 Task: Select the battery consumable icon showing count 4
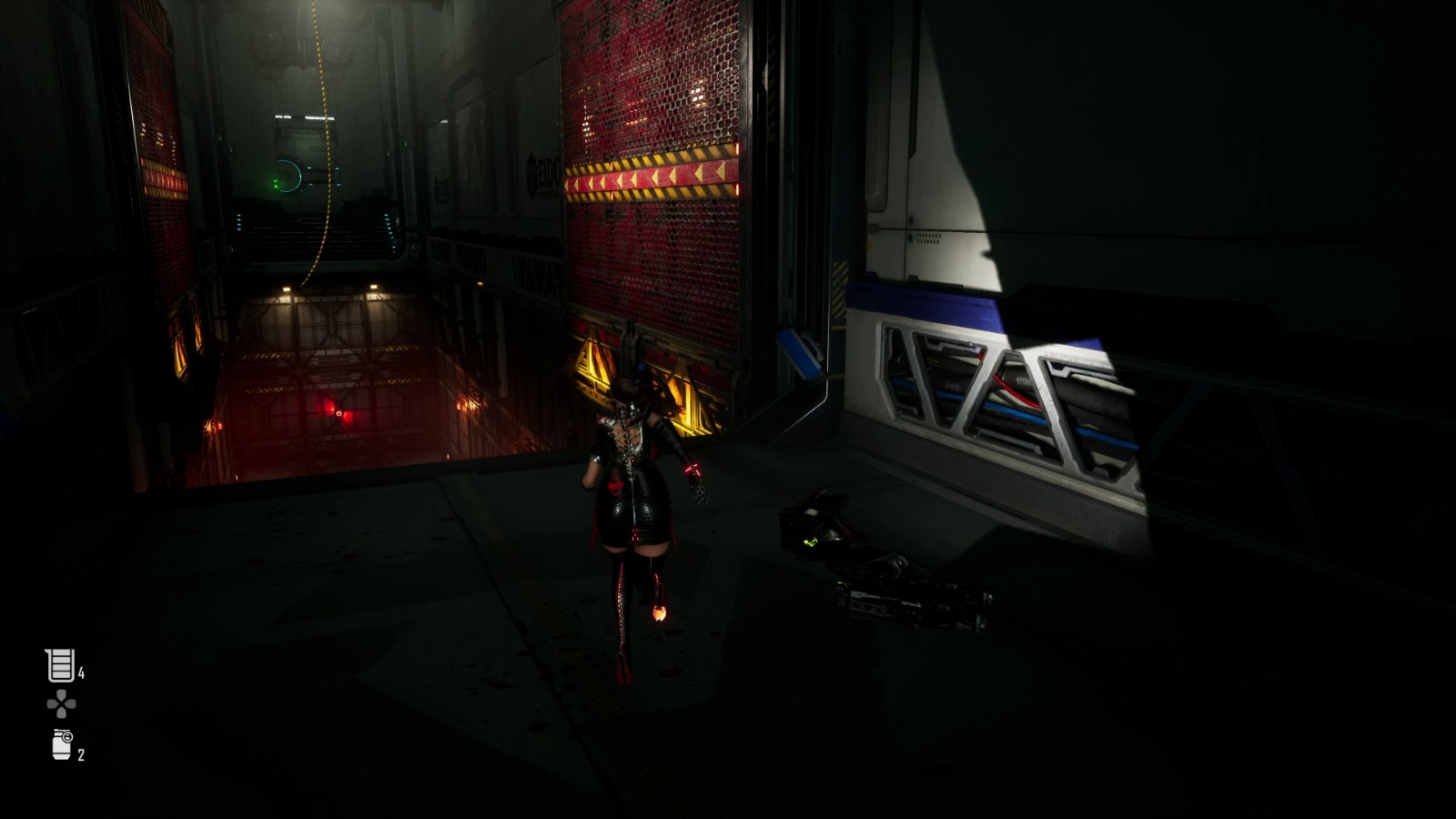58,663
